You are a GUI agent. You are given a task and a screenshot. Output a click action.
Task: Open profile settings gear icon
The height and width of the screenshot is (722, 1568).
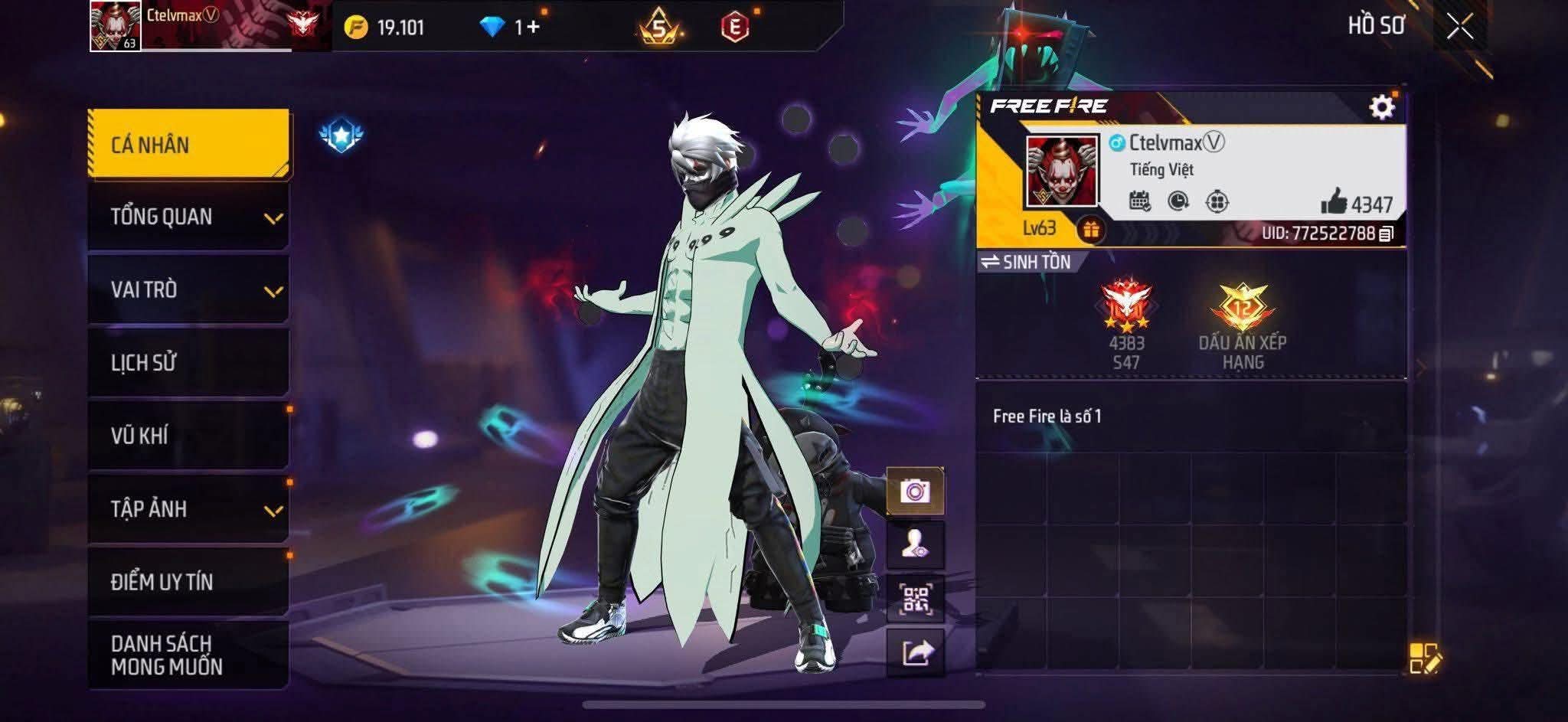(1381, 107)
